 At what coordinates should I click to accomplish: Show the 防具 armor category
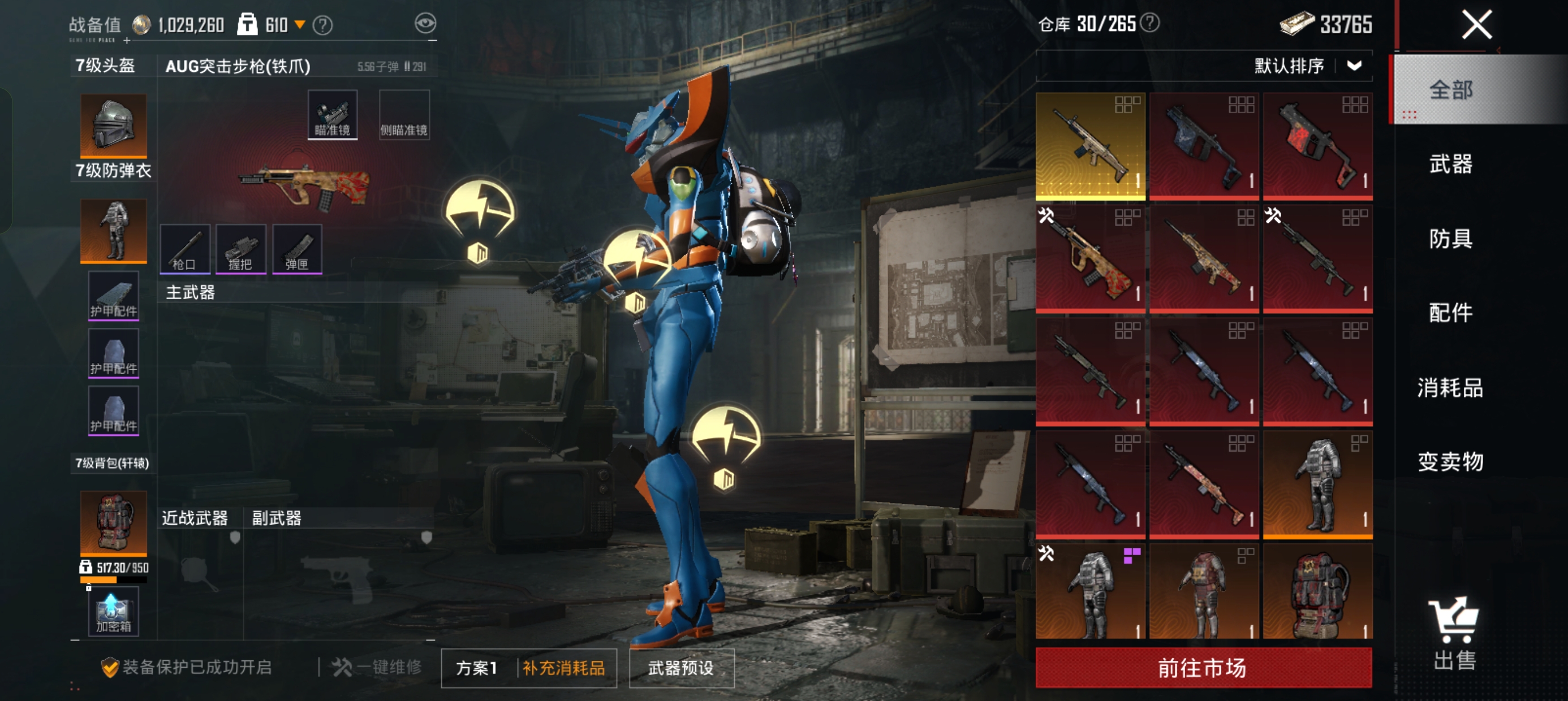click(1450, 239)
